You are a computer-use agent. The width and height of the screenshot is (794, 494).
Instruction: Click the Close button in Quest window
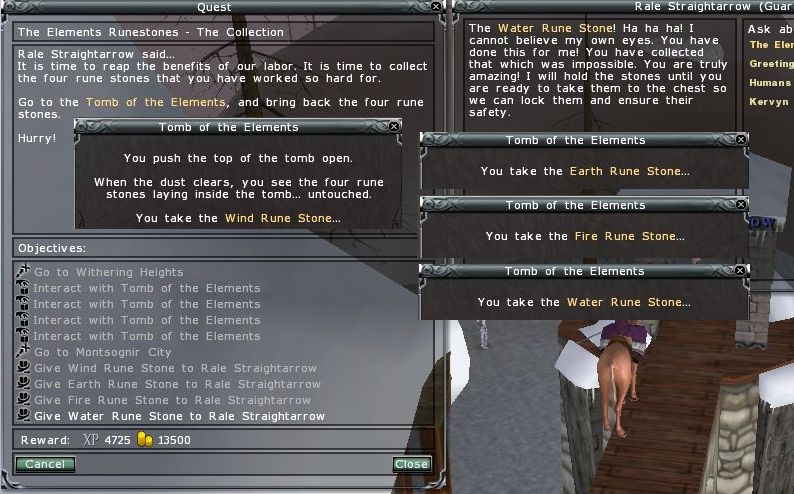pos(411,464)
